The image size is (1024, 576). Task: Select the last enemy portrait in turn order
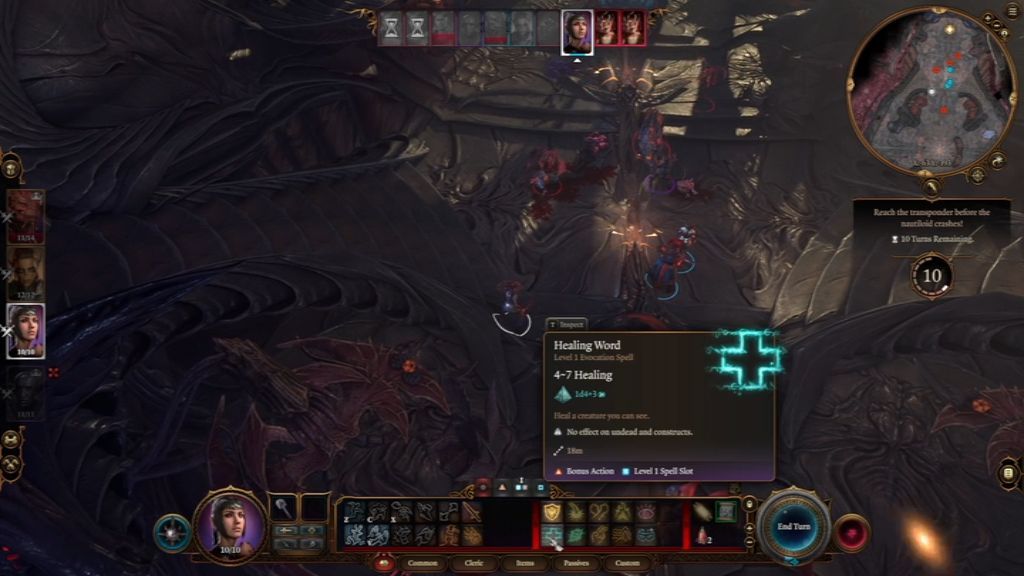tap(632, 29)
